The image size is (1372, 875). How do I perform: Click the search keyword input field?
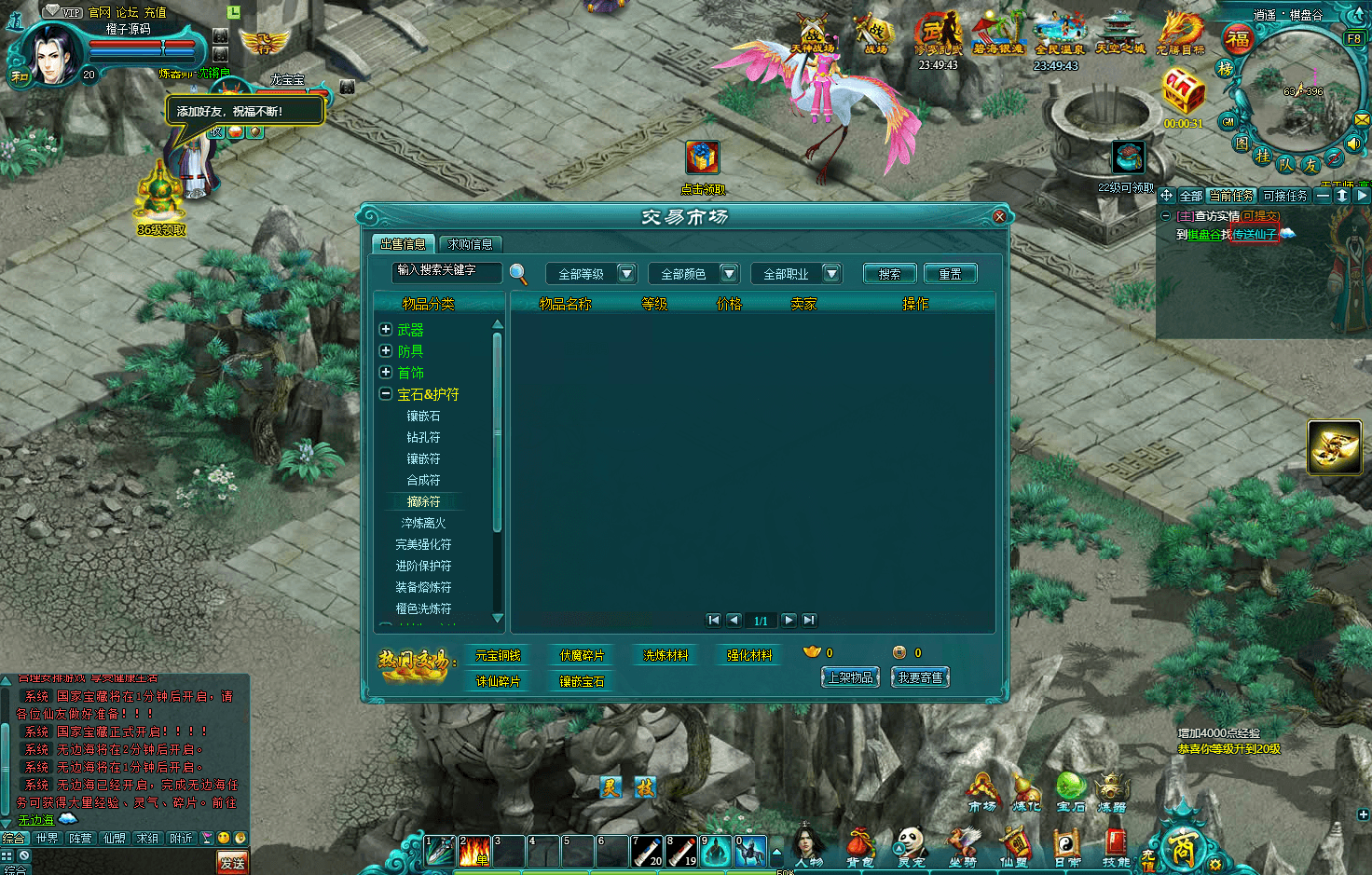tap(446, 272)
